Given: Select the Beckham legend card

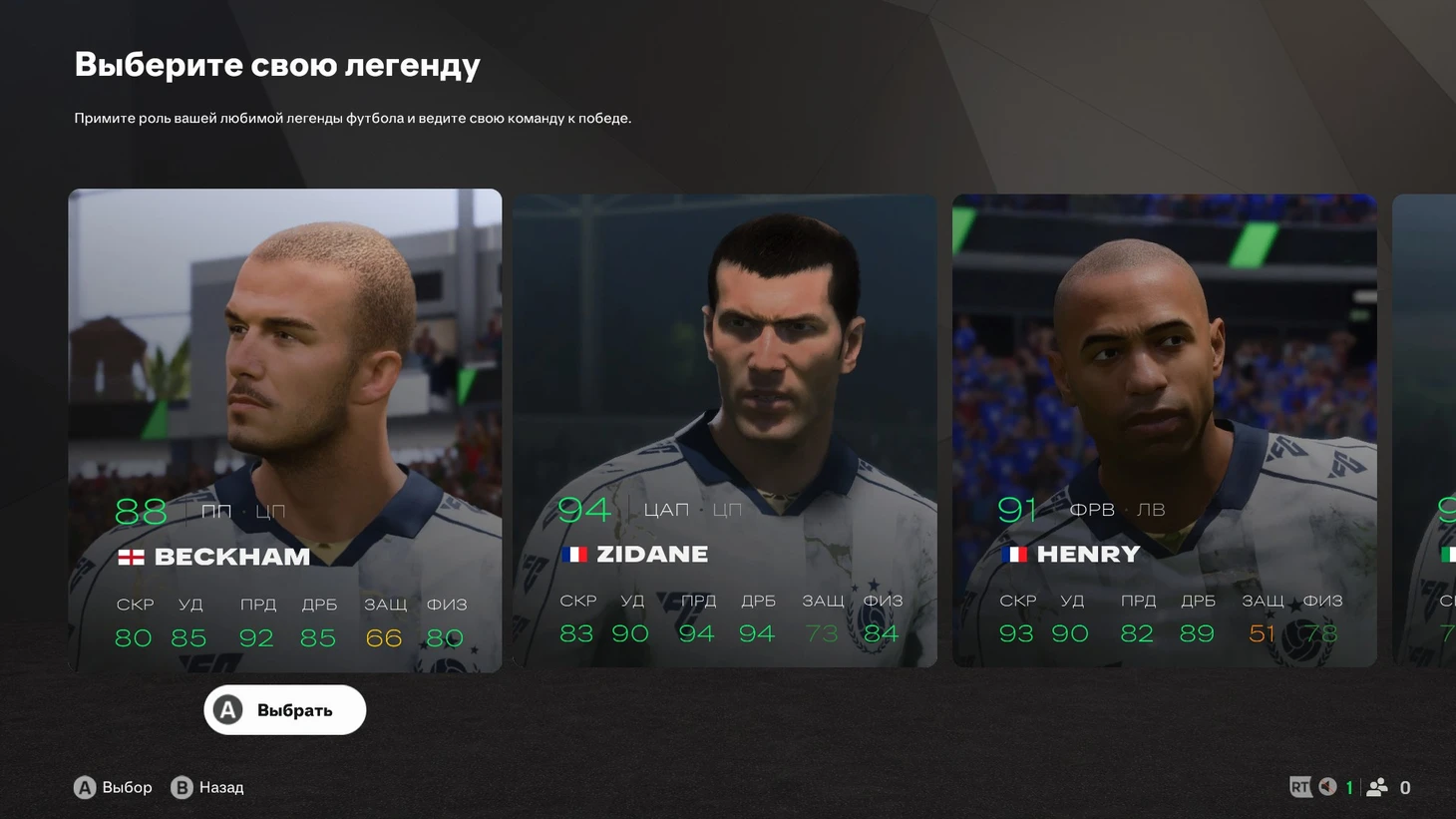Looking at the screenshot, I should pos(284,429).
